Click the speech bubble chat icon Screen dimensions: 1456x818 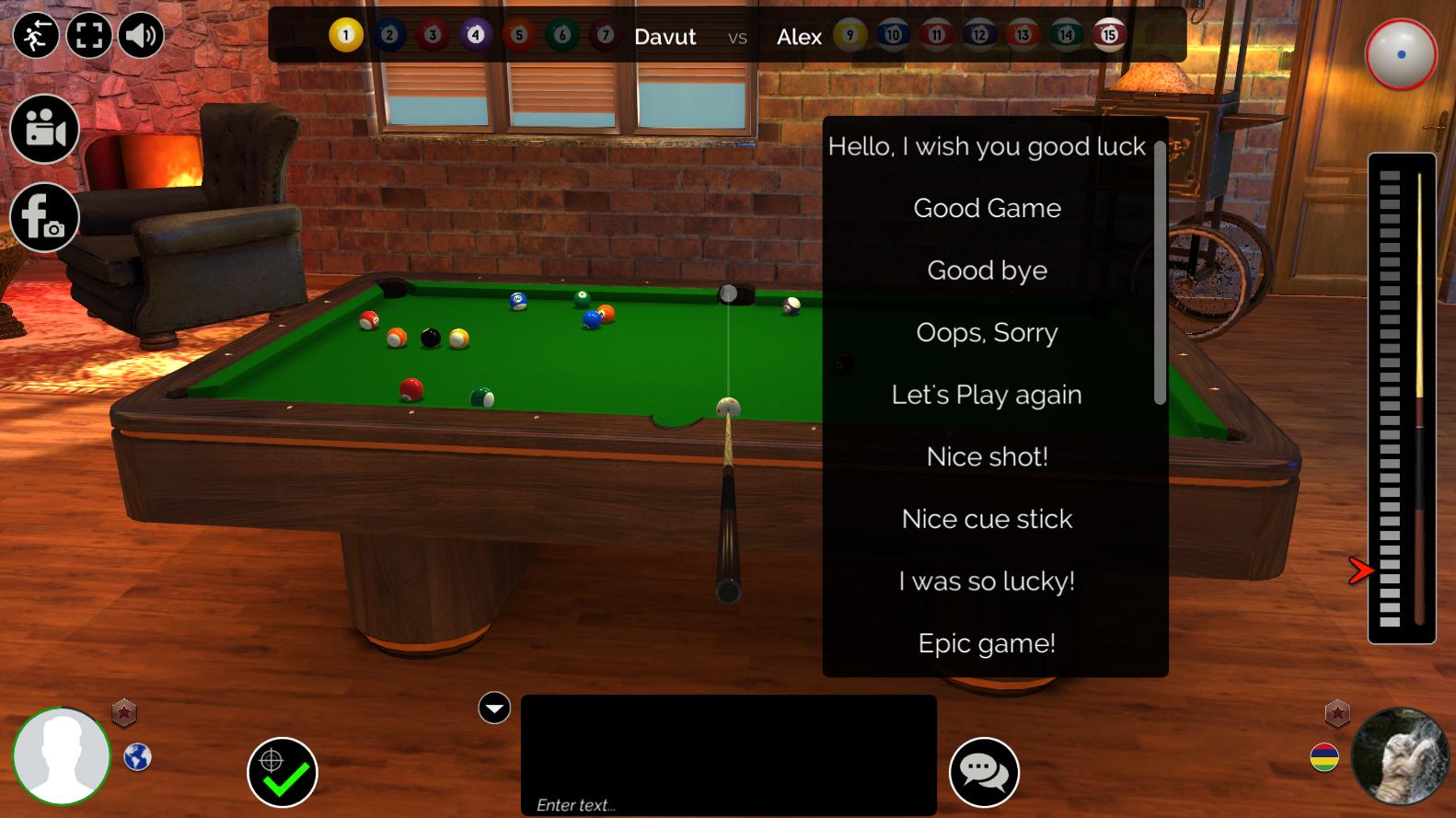click(986, 772)
